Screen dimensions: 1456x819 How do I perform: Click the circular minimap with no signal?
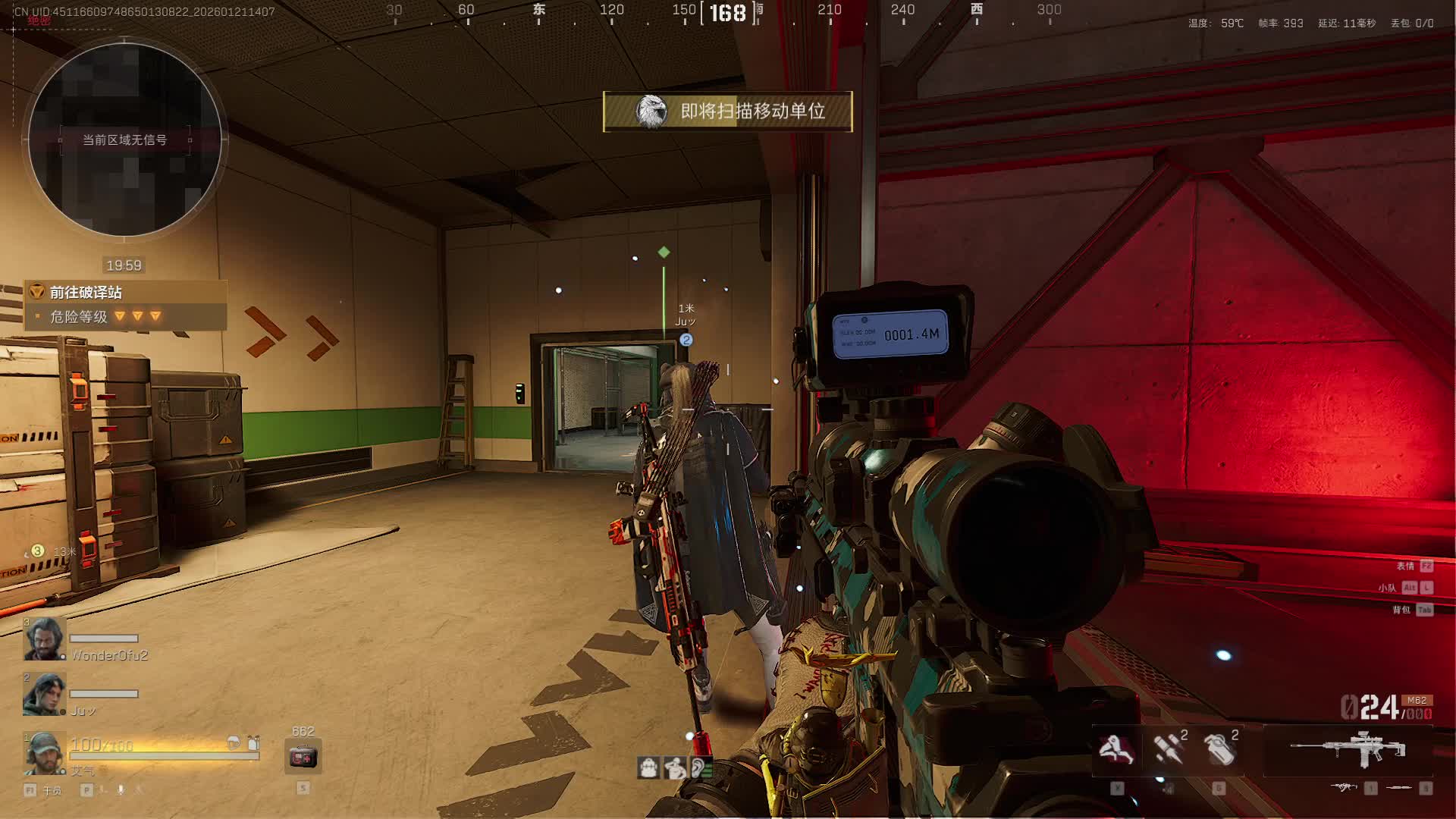point(125,140)
